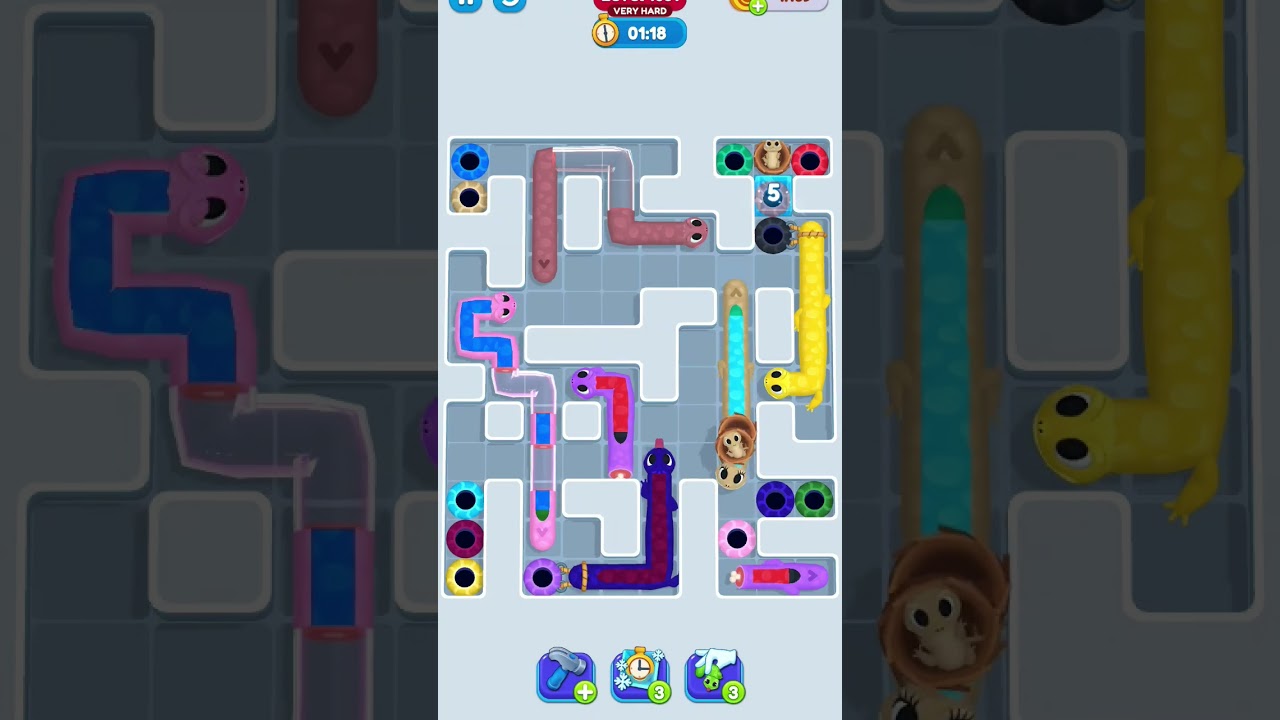Tap the green hole on the right side
Image resolution: width=1280 pixels, height=720 pixels.
pyautogui.click(x=813, y=501)
